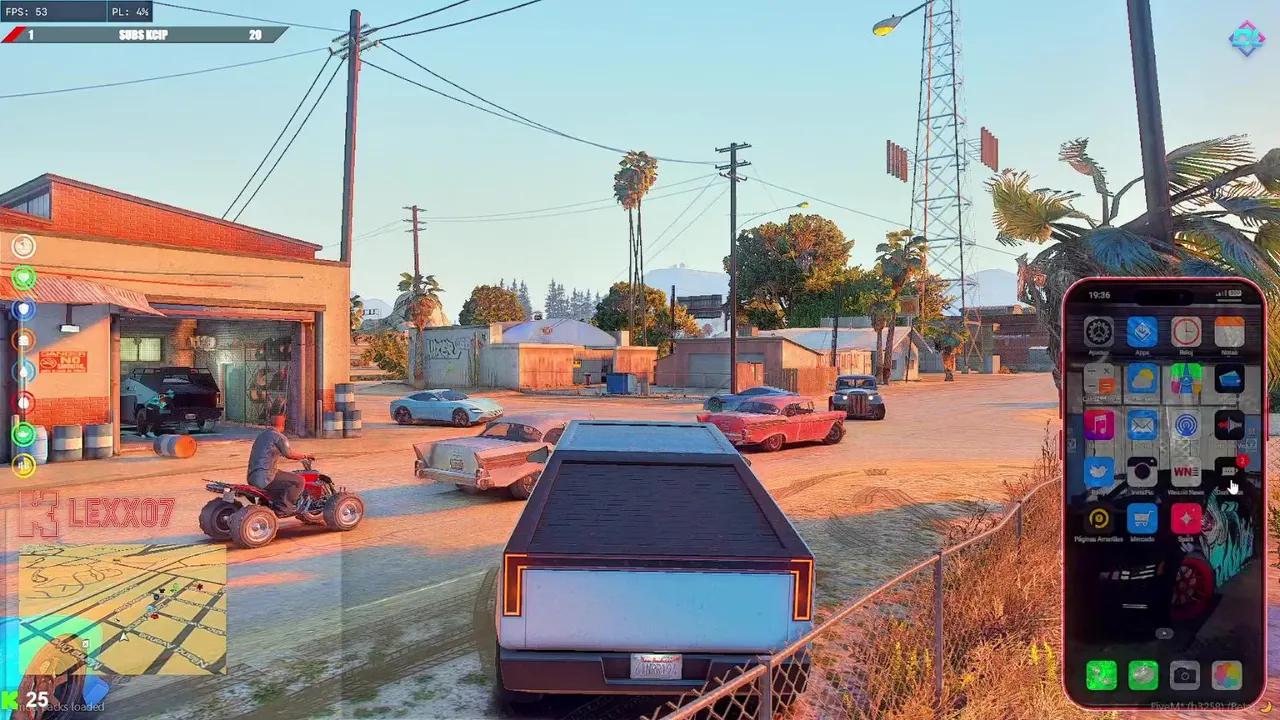Launch the Spark app
Image resolution: width=1280 pixels, height=720 pixels.
point(1186,517)
